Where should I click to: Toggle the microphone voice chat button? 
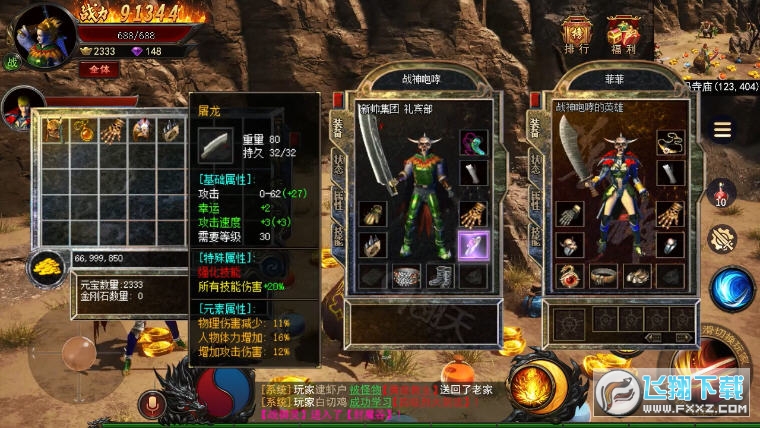[x=154, y=404]
